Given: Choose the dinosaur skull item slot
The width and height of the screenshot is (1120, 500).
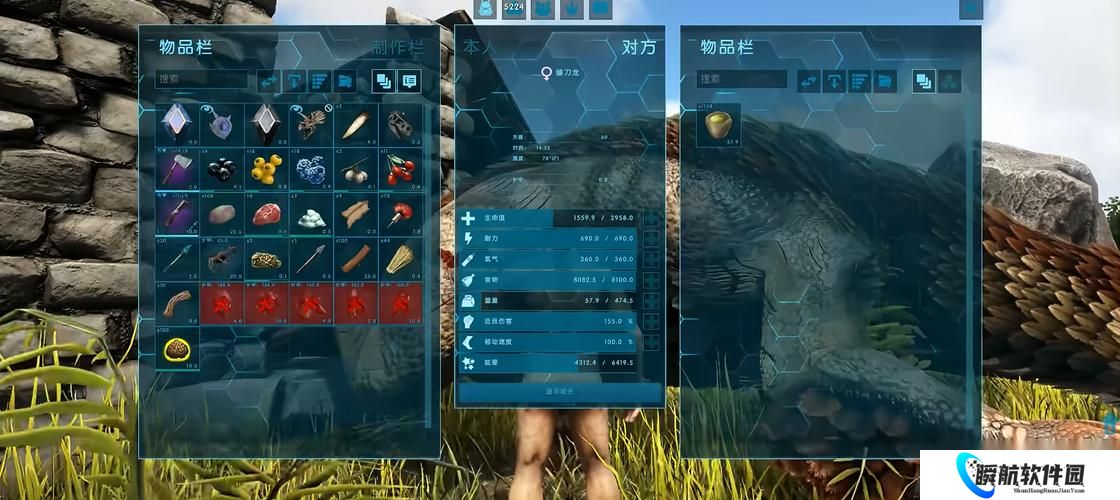Looking at the screenshot, I should (401, 124).
